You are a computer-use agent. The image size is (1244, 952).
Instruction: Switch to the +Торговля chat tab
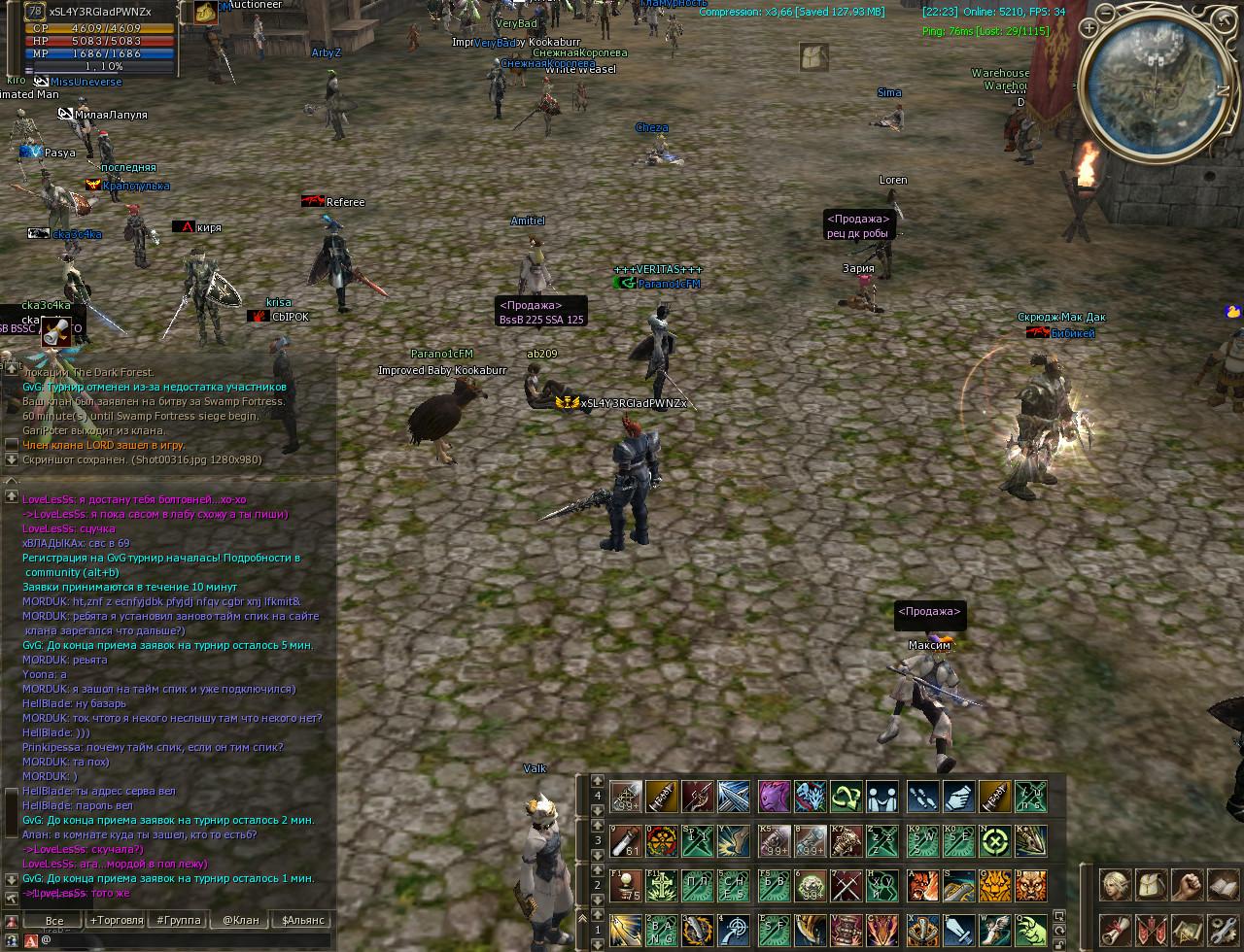coord(117,920)
